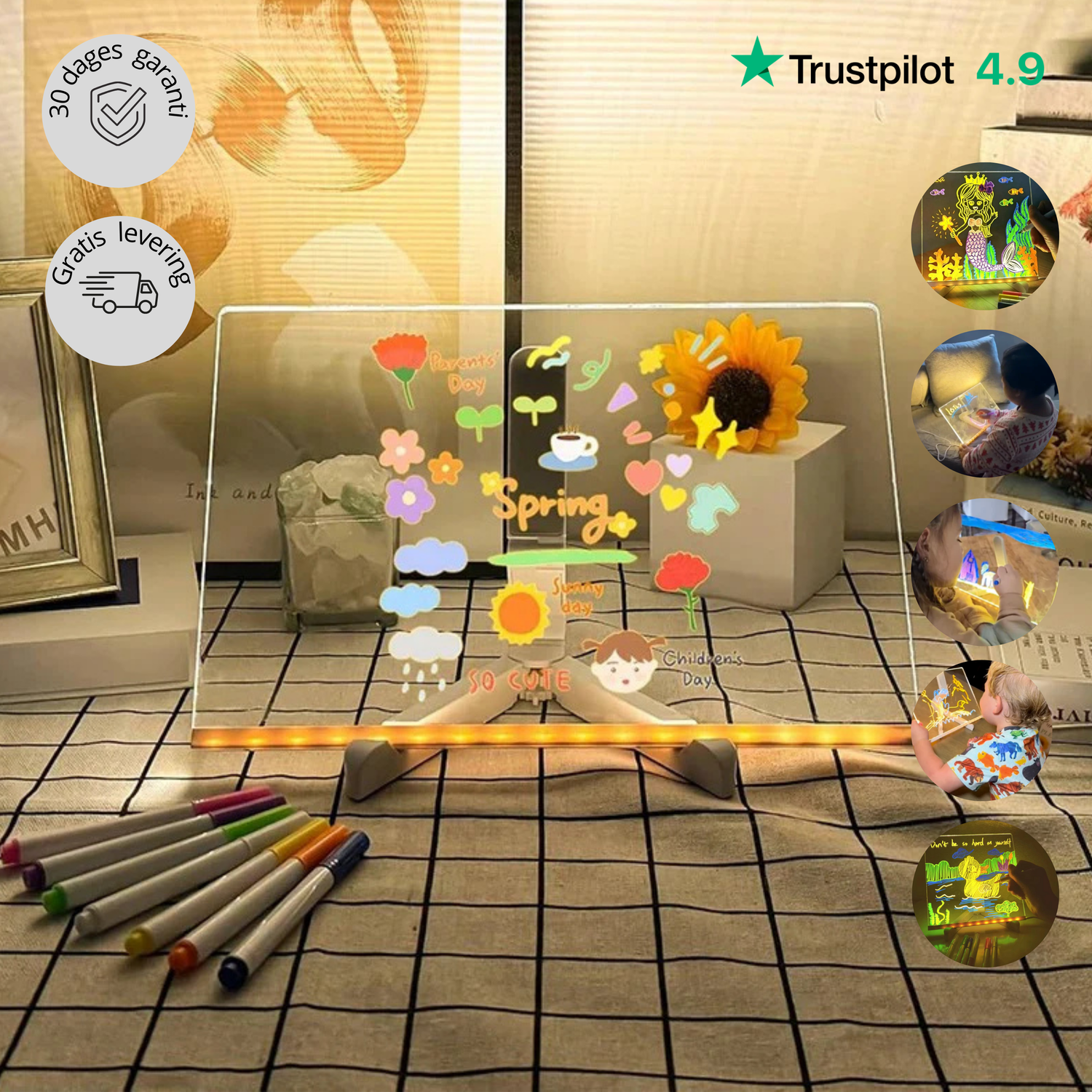Viewport: 1092px width, 1092px height.
Task: Open the thumbnail of child drawing by sofa
Action: tap(985, 403)
